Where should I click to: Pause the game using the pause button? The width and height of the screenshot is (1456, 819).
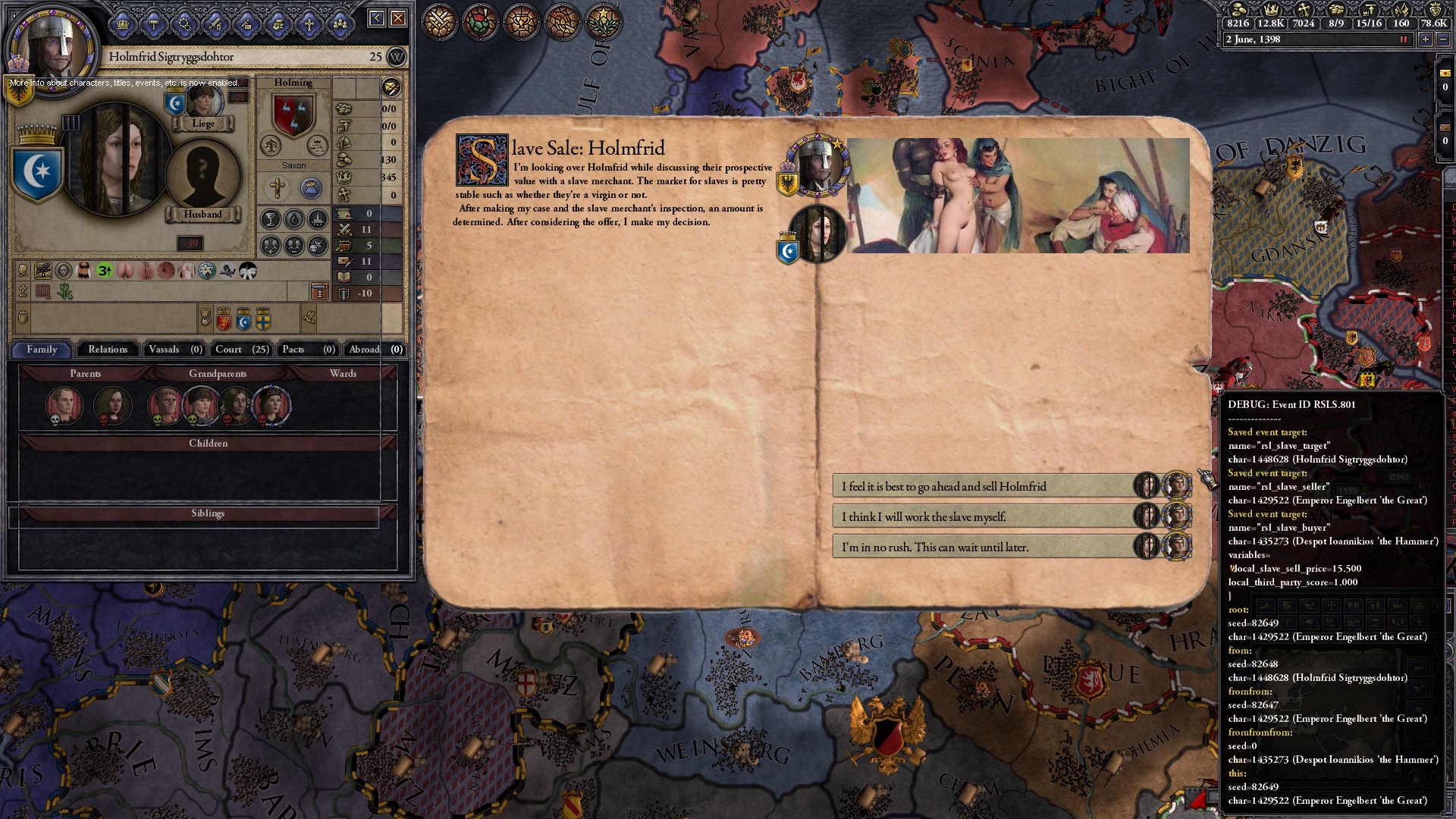pos(1403,40)
